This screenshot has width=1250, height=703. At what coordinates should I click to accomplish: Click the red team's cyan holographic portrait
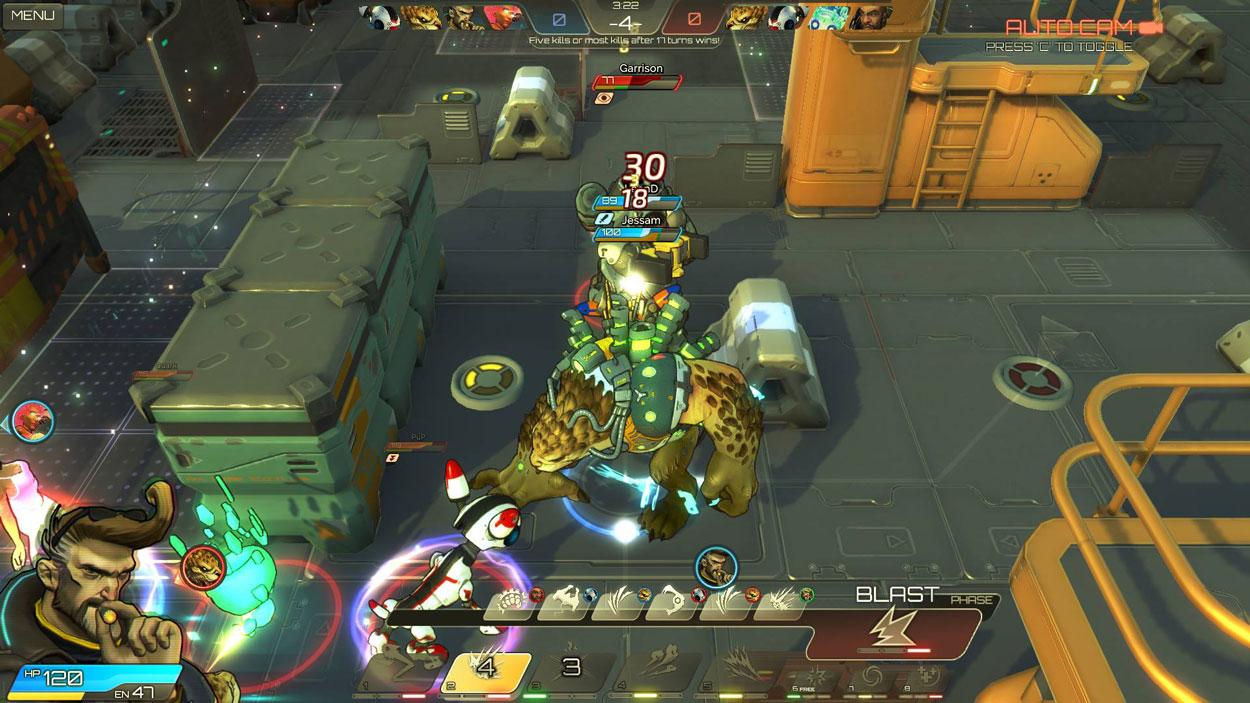pos(827,17)
